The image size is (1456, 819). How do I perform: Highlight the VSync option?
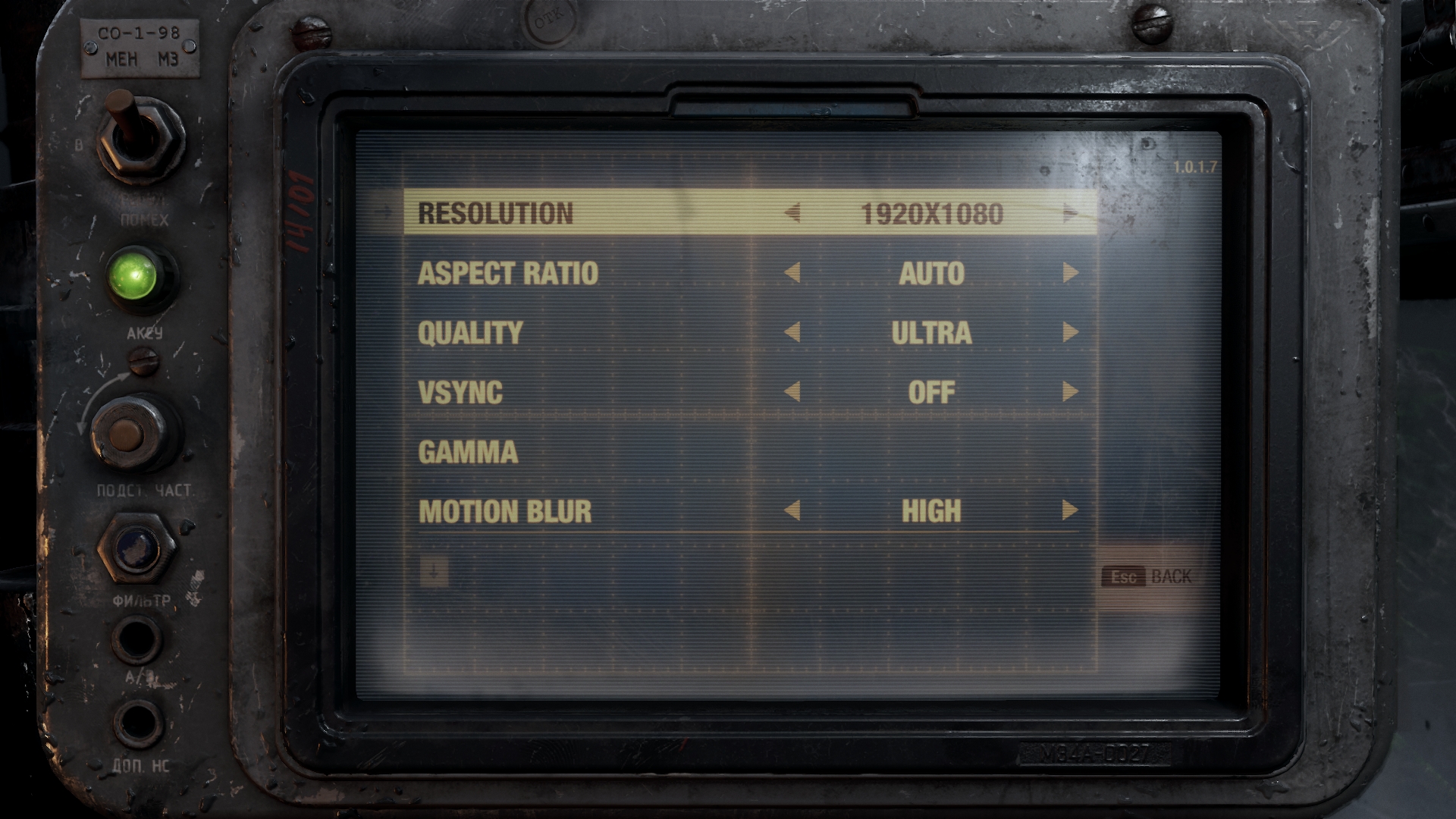click(460, 392)
